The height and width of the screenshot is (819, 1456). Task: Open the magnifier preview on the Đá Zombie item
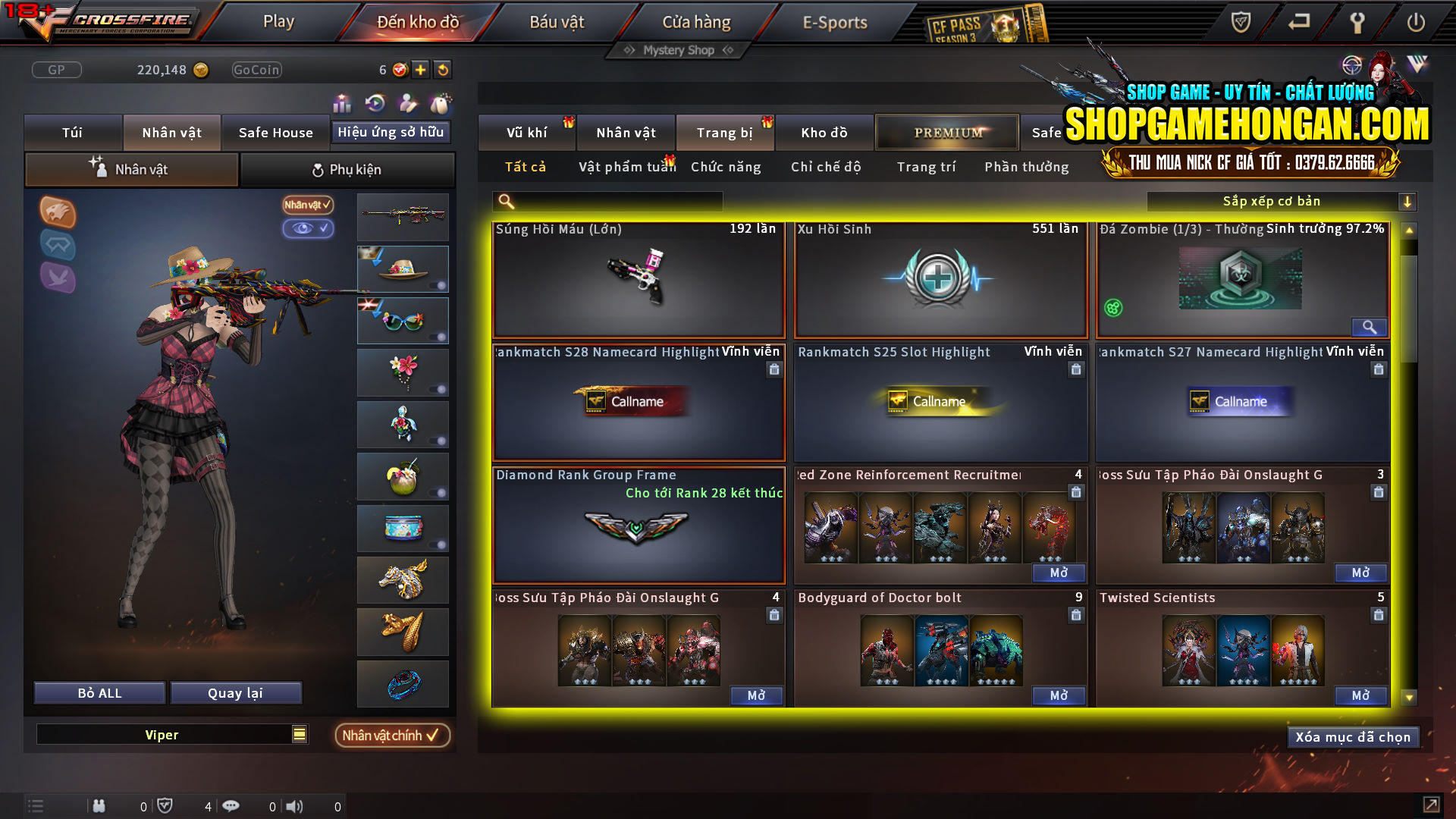click(1370, 327)
